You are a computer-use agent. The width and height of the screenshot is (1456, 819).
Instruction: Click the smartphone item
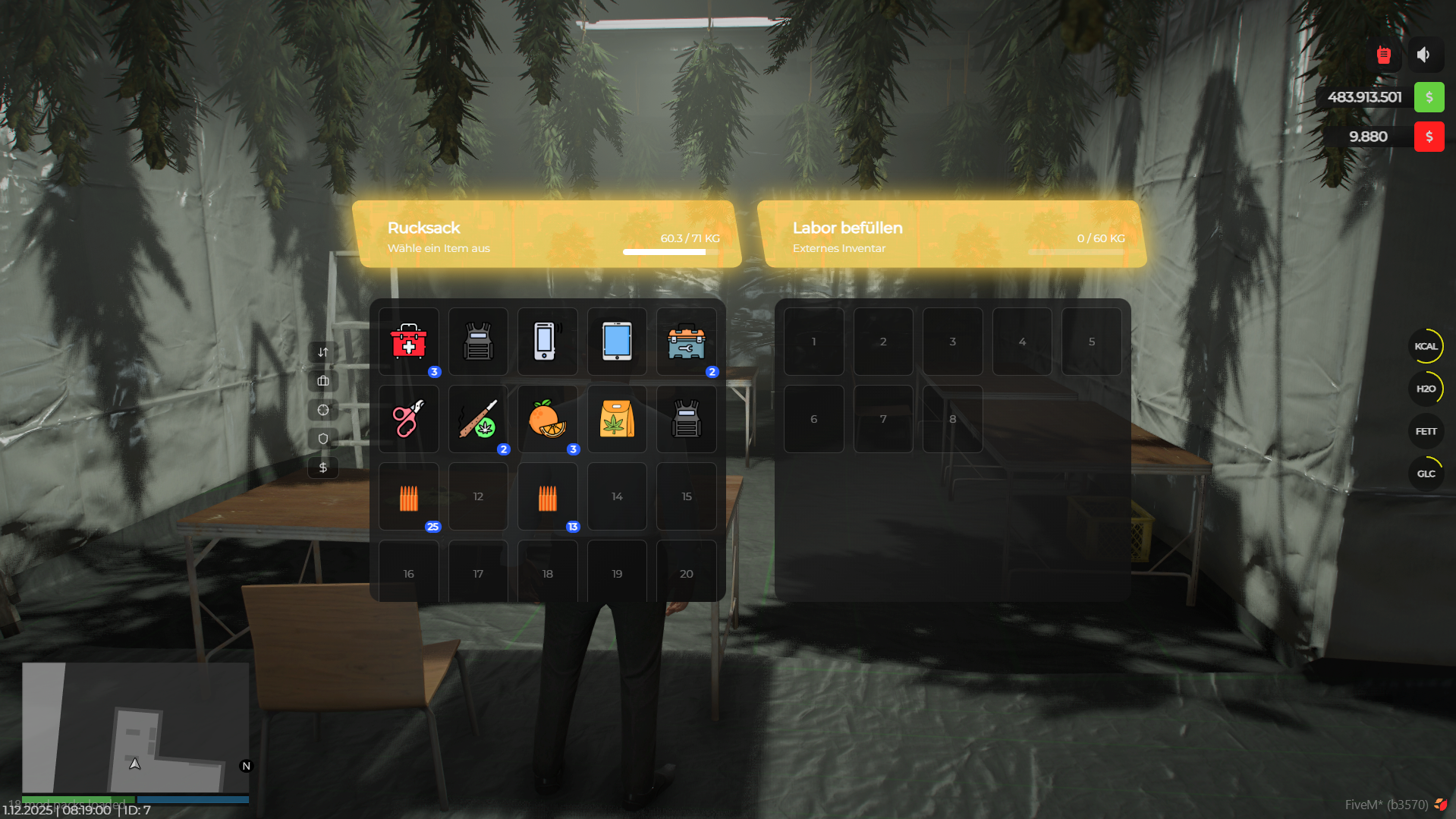pyautogui.click(x=547, y=342)
